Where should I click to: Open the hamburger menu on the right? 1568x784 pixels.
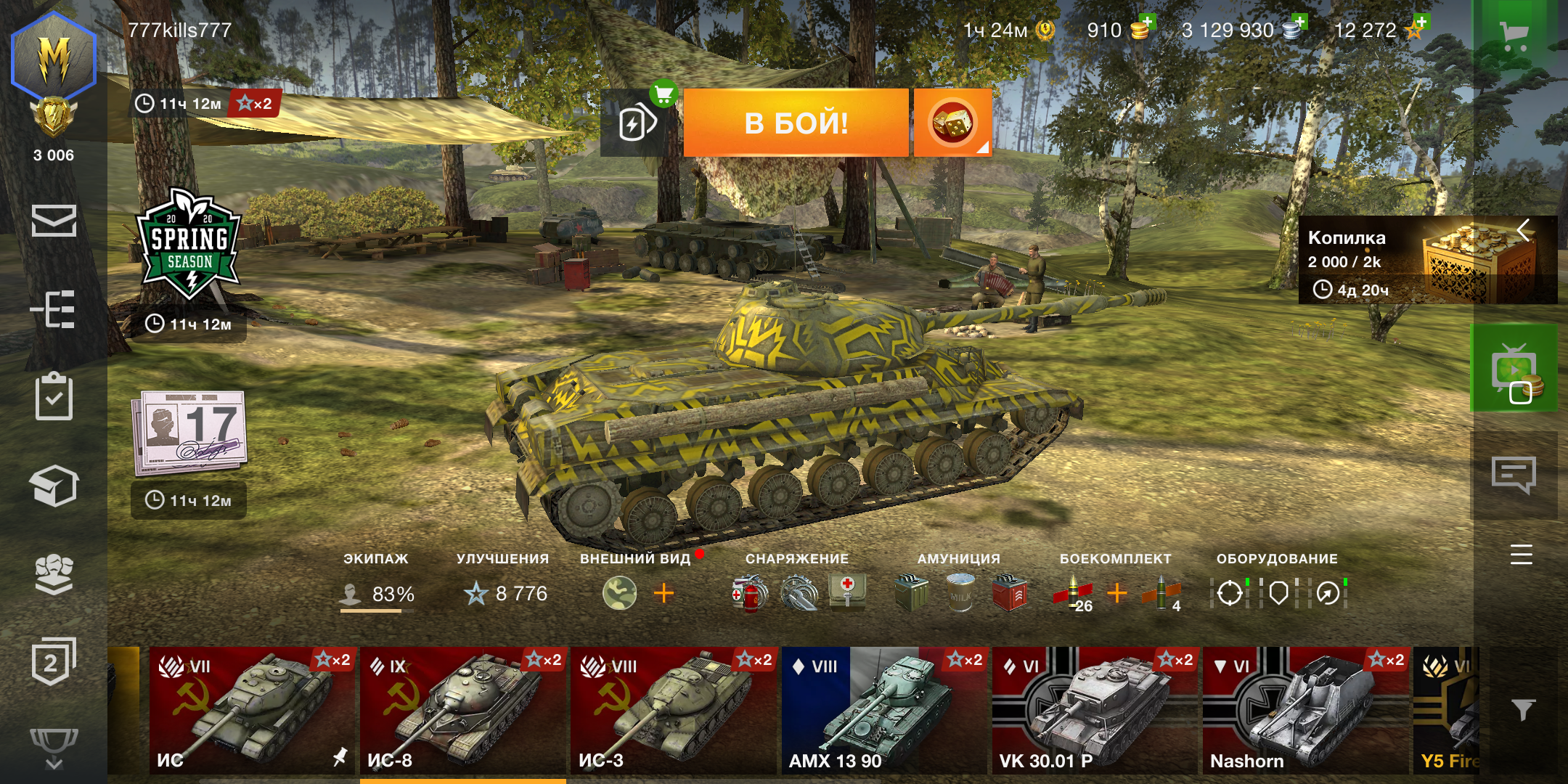tap(1521, 555)
